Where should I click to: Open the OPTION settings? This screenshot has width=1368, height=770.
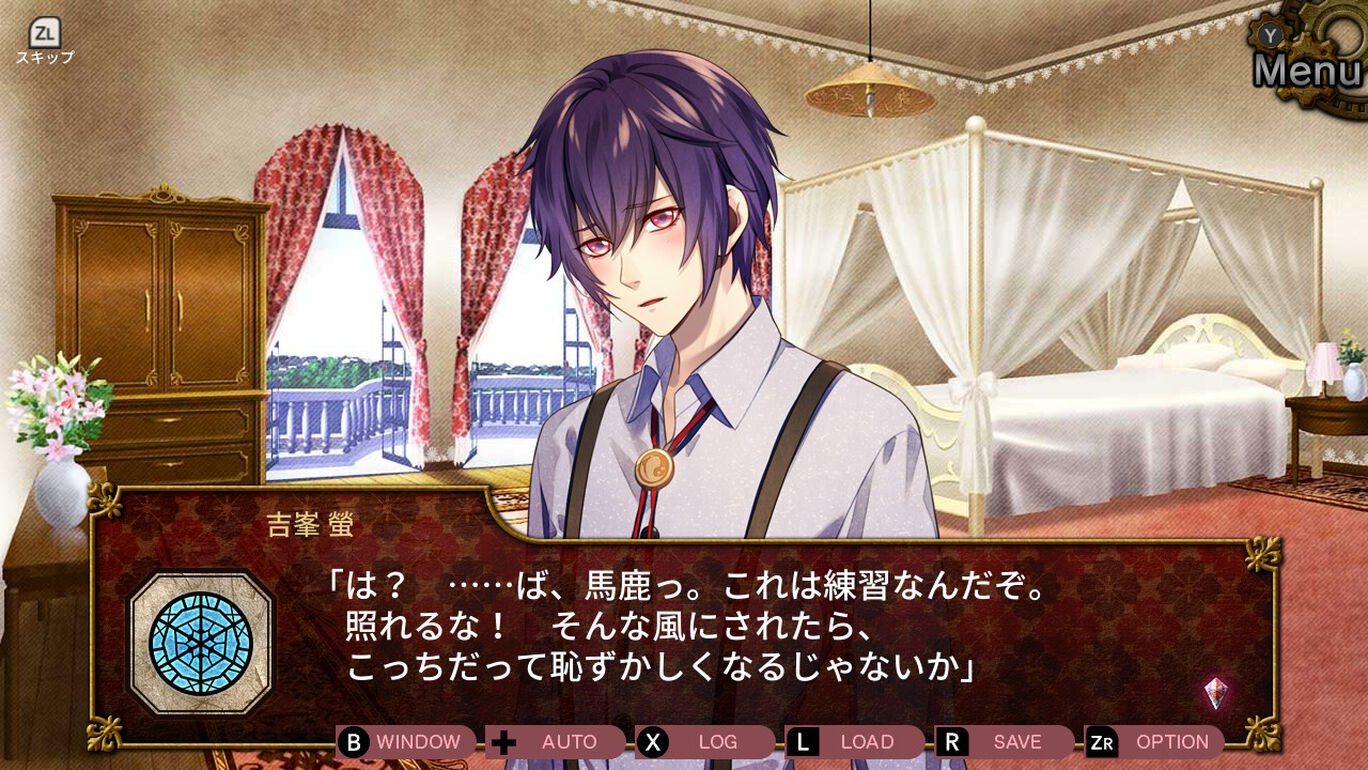click(x=1155, y=742)
